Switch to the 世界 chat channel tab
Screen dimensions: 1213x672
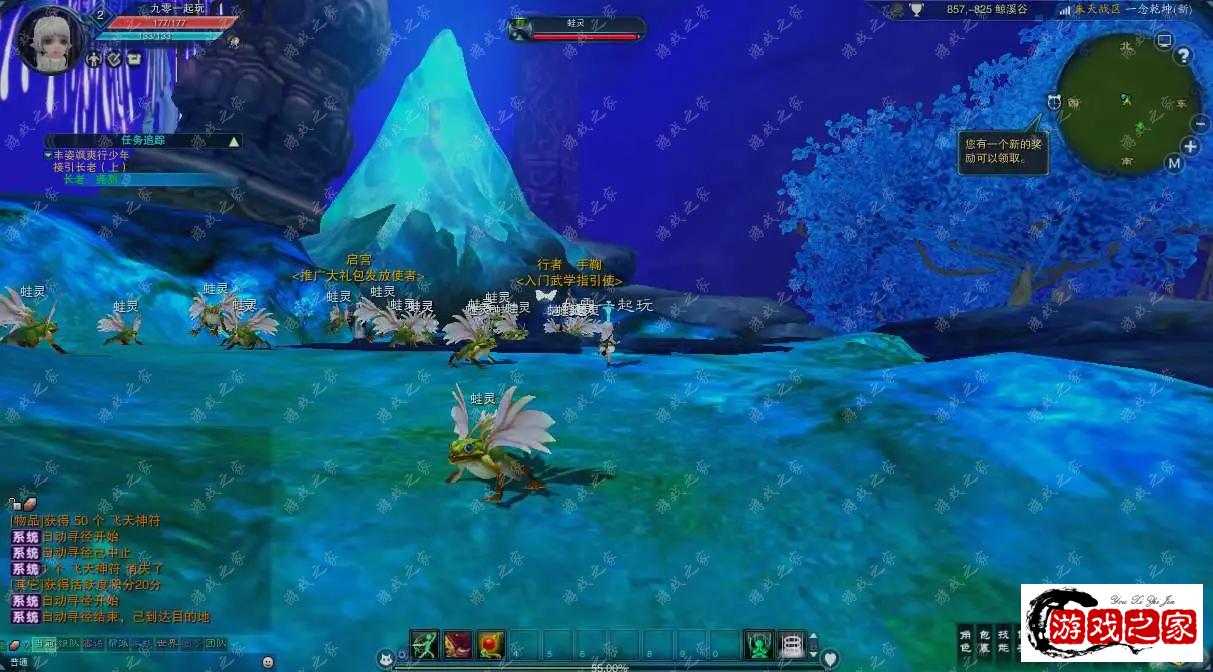pyautogui.click(x=168, y=644)
